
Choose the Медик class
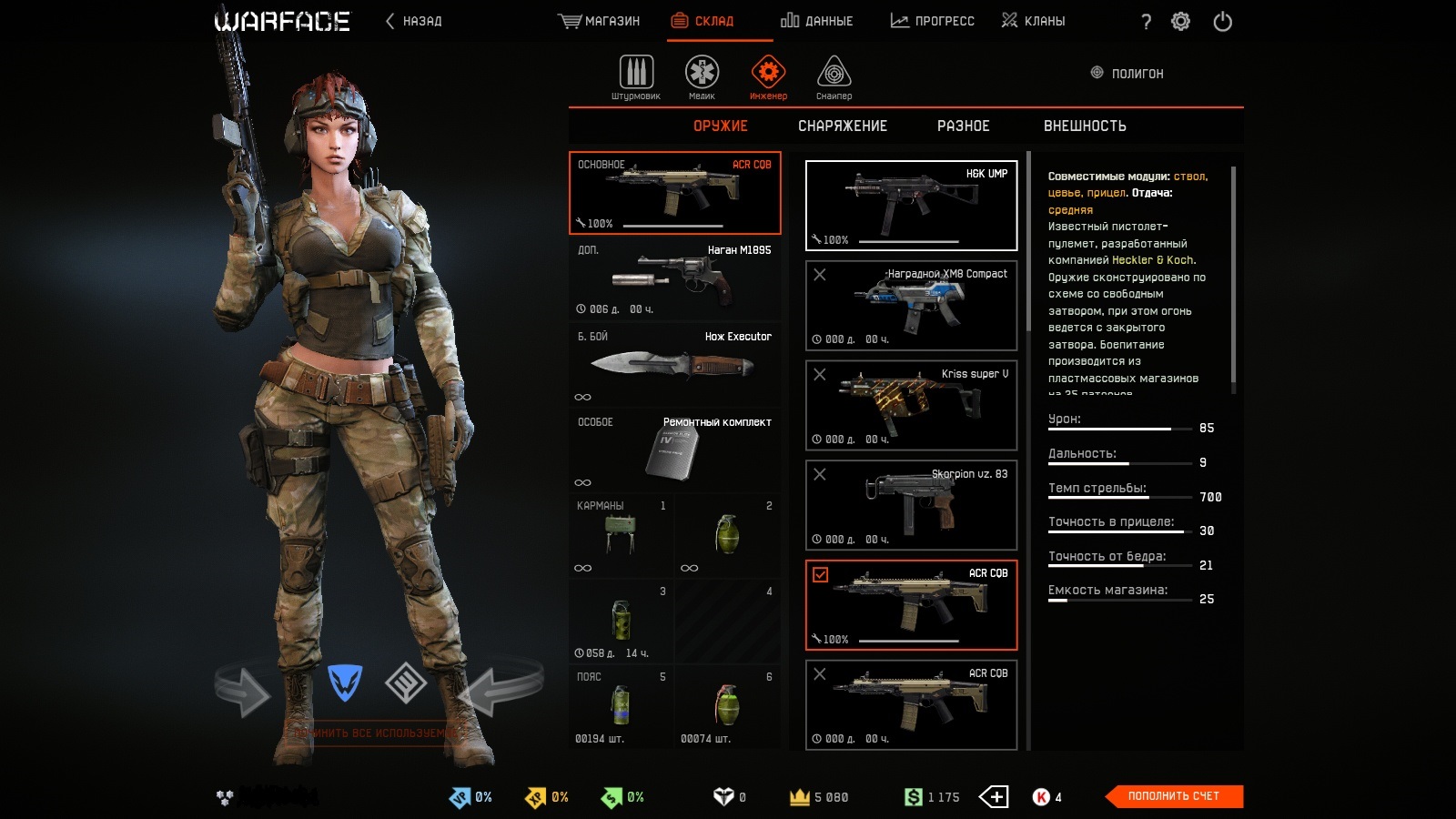click(x=702, y=76)
